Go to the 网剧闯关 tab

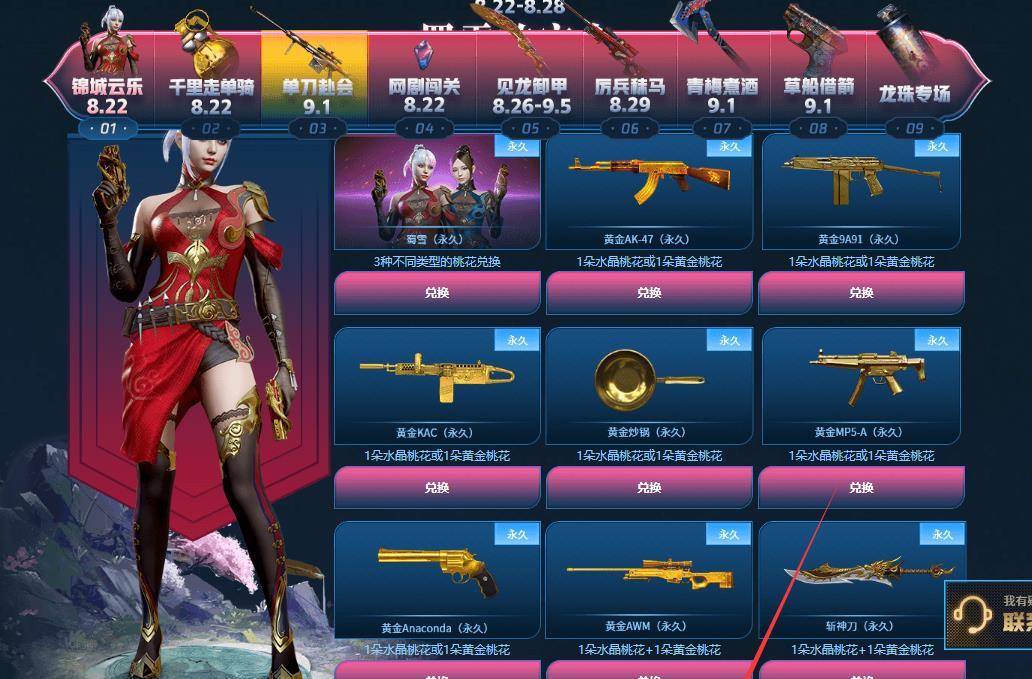click(x=424, y=94)
